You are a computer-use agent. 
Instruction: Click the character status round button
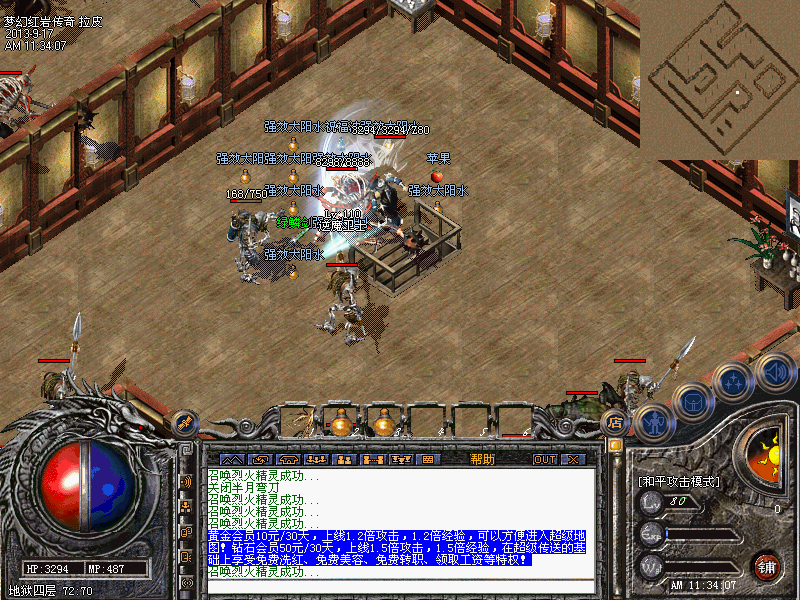click(x=654, y=422)
